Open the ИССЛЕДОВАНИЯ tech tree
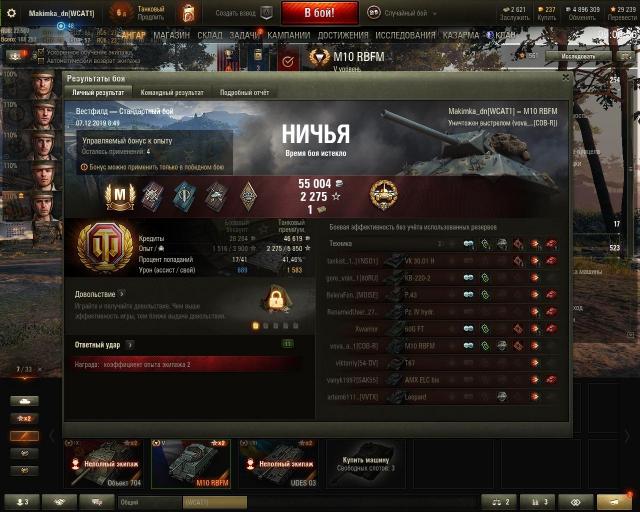 pyautogui.click(x=405, y=34)
